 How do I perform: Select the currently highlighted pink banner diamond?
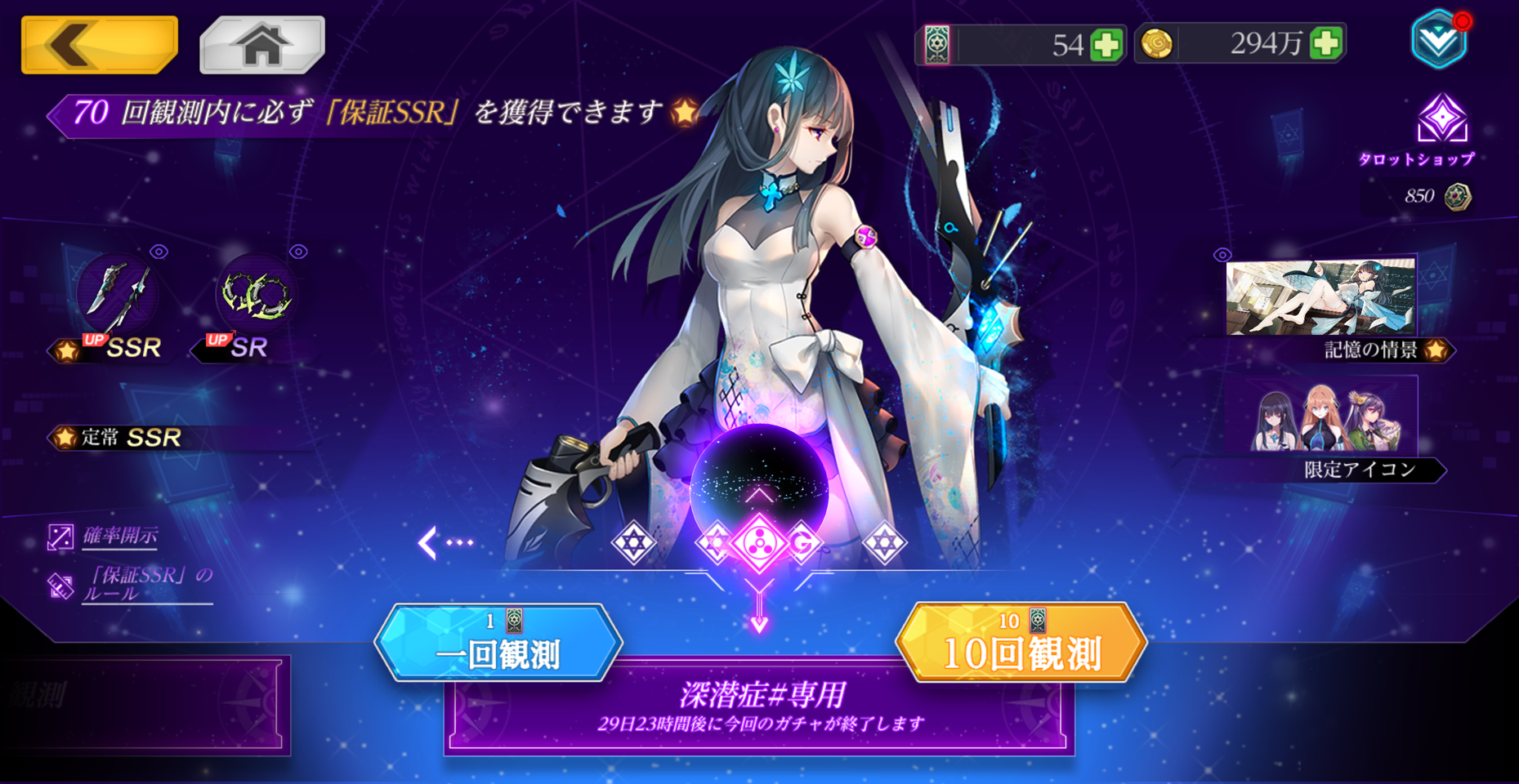[x=759, y=542]
